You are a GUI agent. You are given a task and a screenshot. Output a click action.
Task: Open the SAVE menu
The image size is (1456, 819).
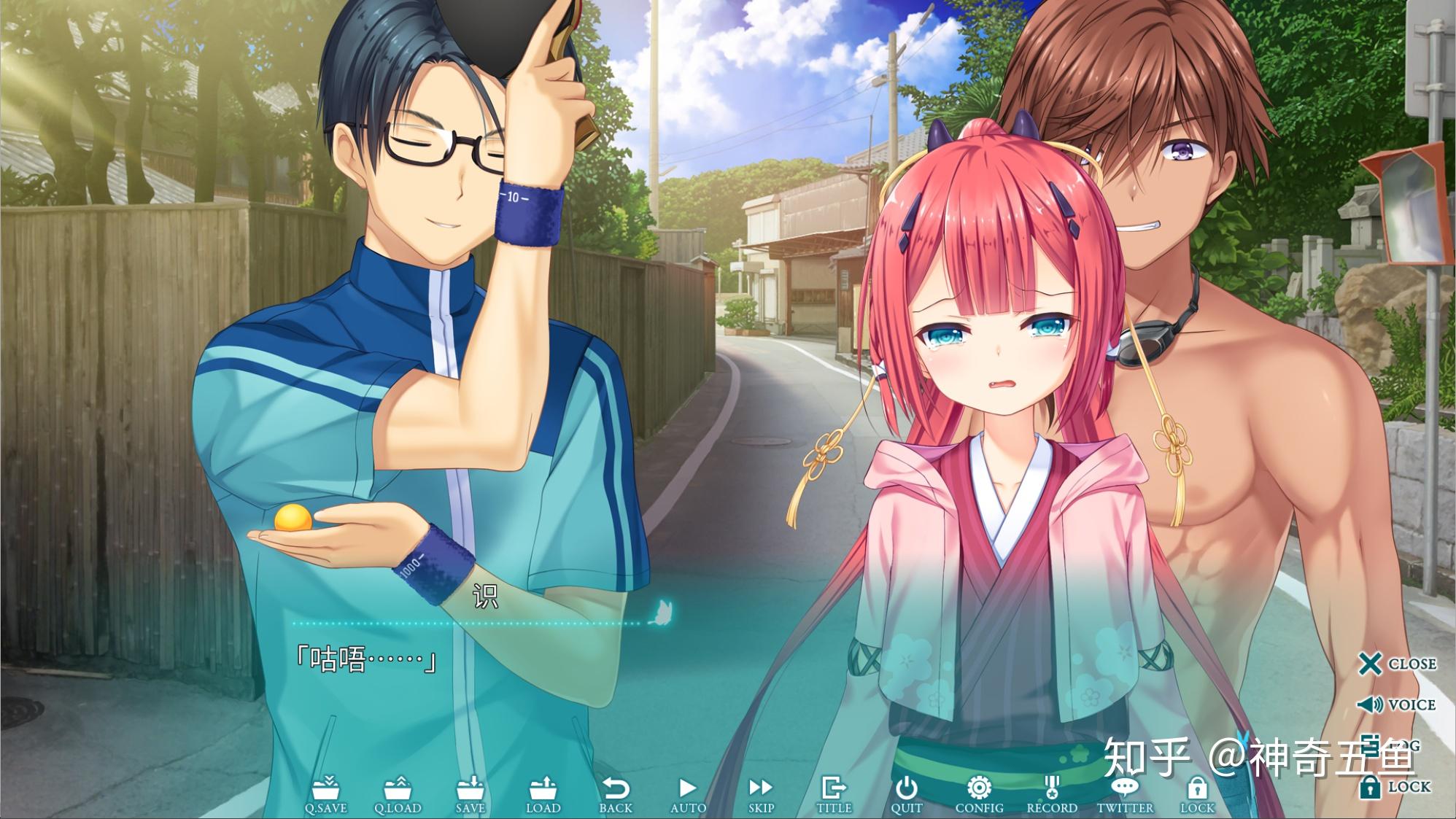pos(470,793)
